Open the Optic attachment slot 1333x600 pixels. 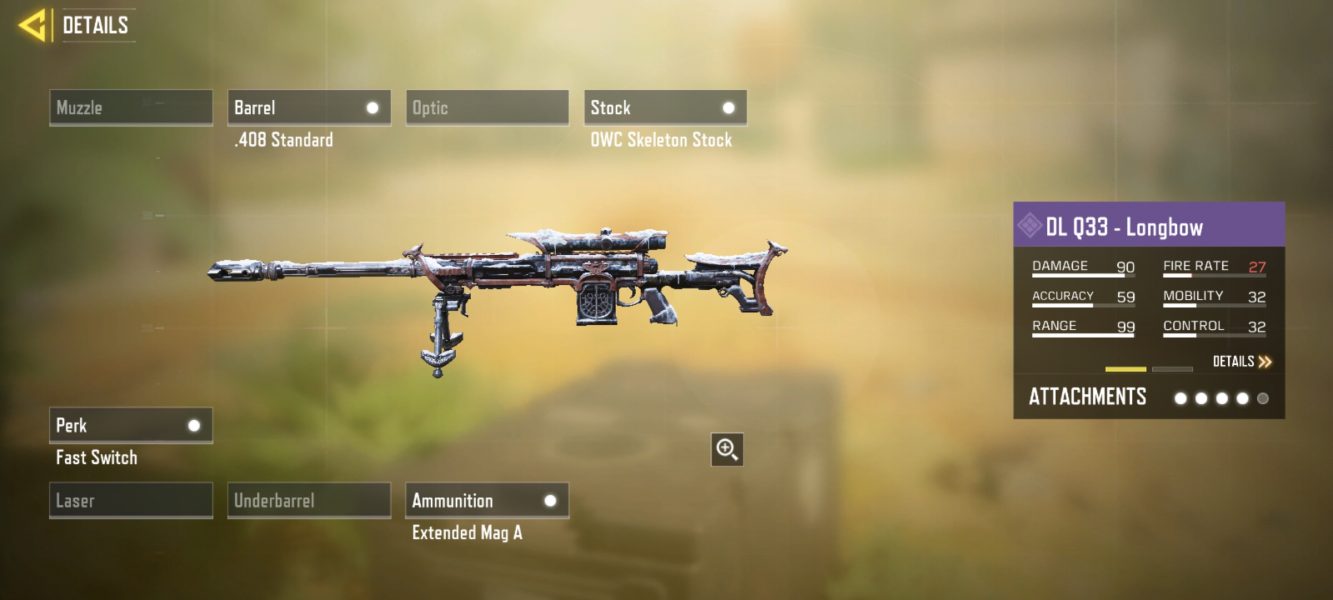pos(487,108)
